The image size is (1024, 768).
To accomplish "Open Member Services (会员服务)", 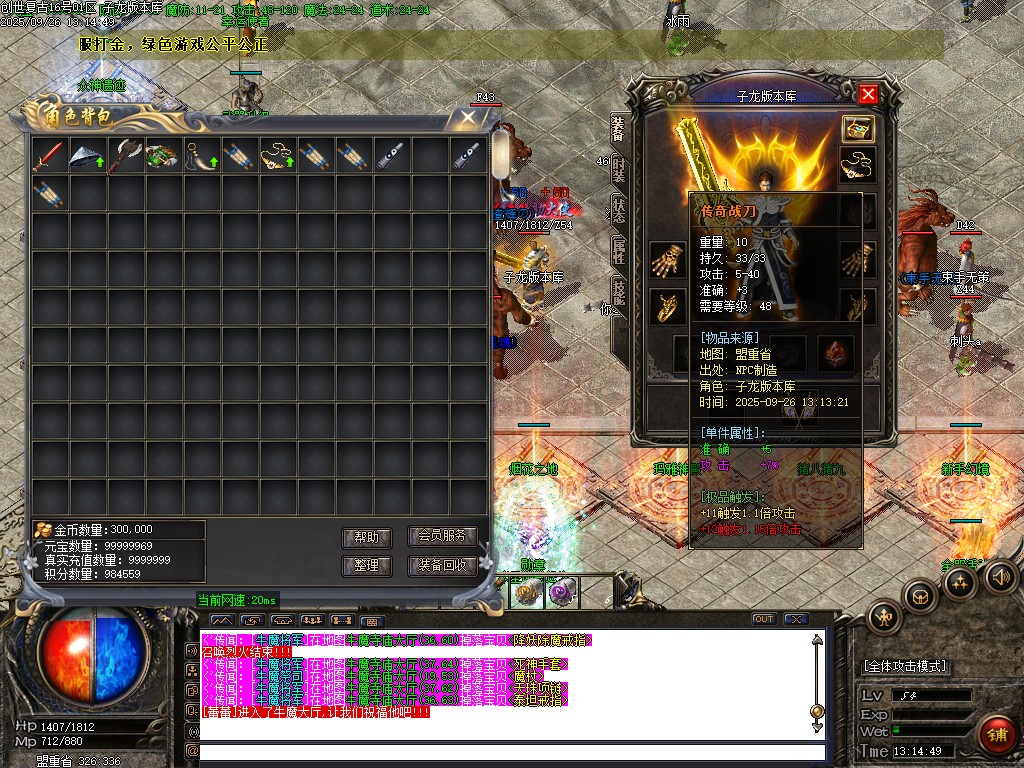I will pyautogui.click(x=442, y=537).
